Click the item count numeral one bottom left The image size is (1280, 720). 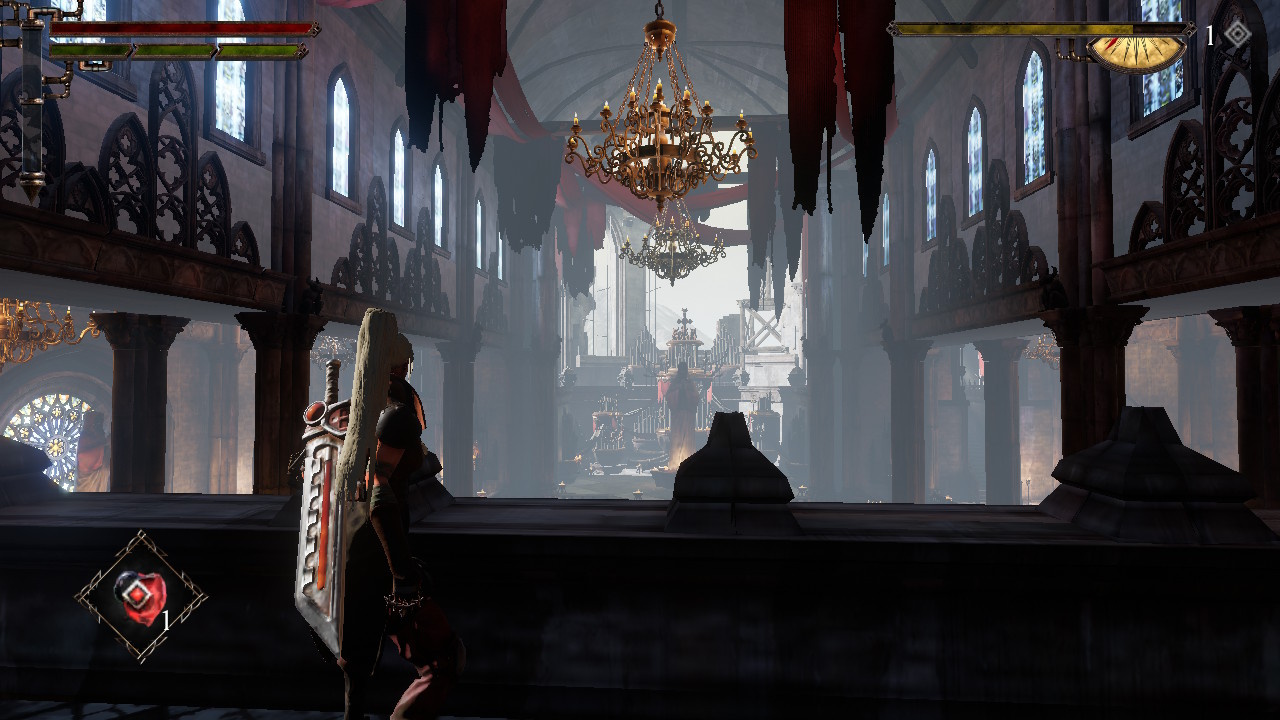point(165,620)
